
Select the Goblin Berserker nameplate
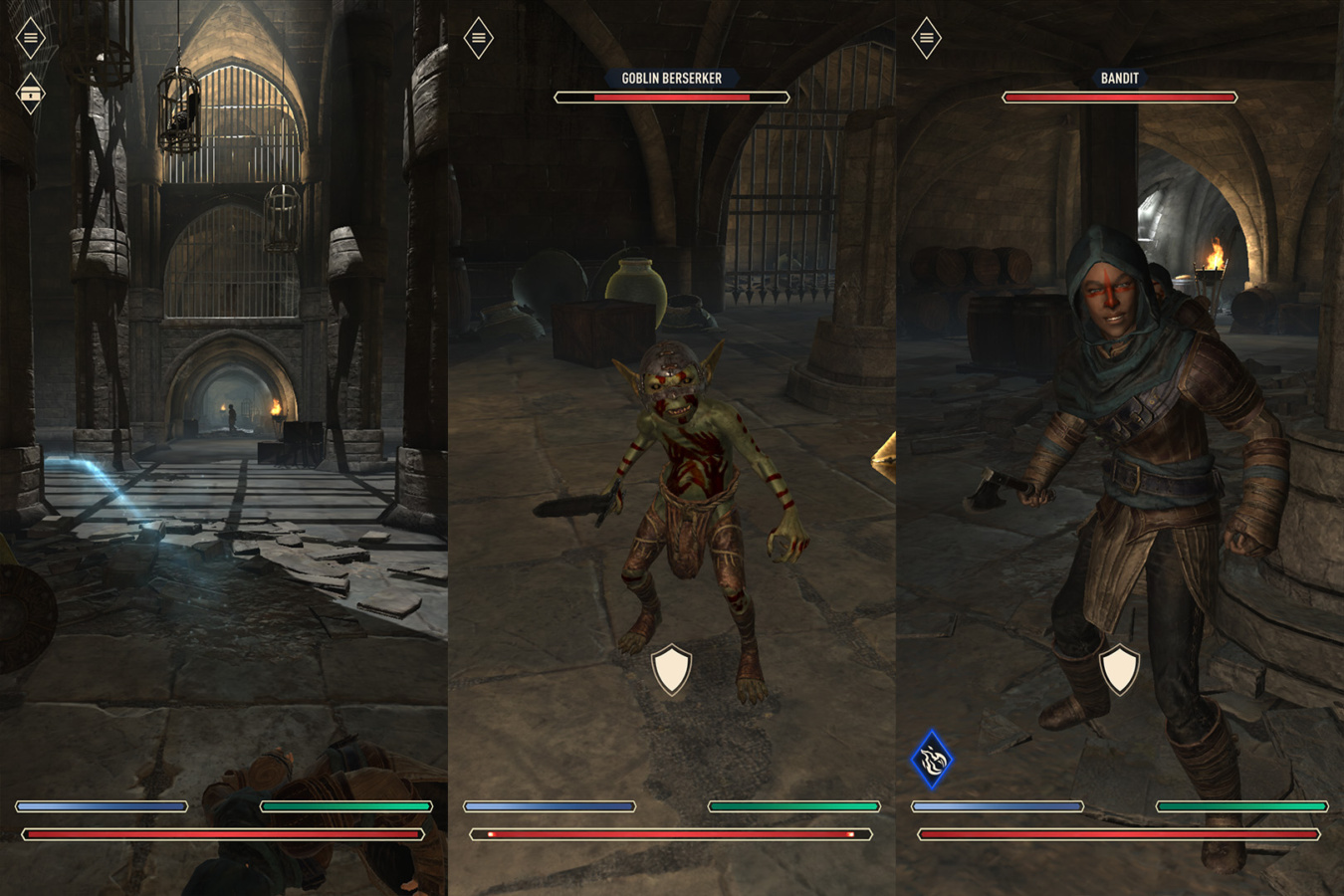coord(672,80)
